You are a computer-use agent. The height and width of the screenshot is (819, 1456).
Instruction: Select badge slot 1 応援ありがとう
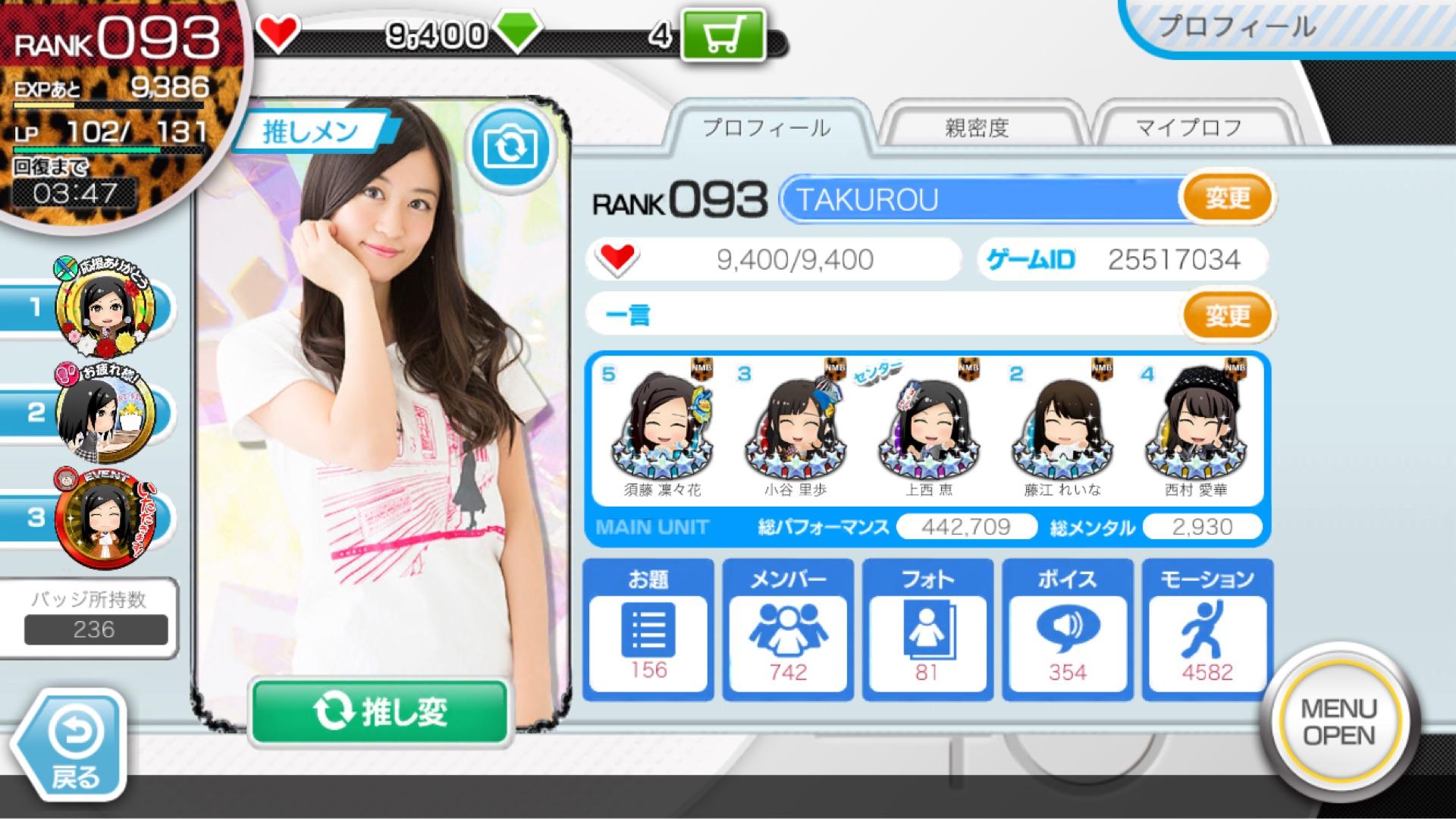103,308
